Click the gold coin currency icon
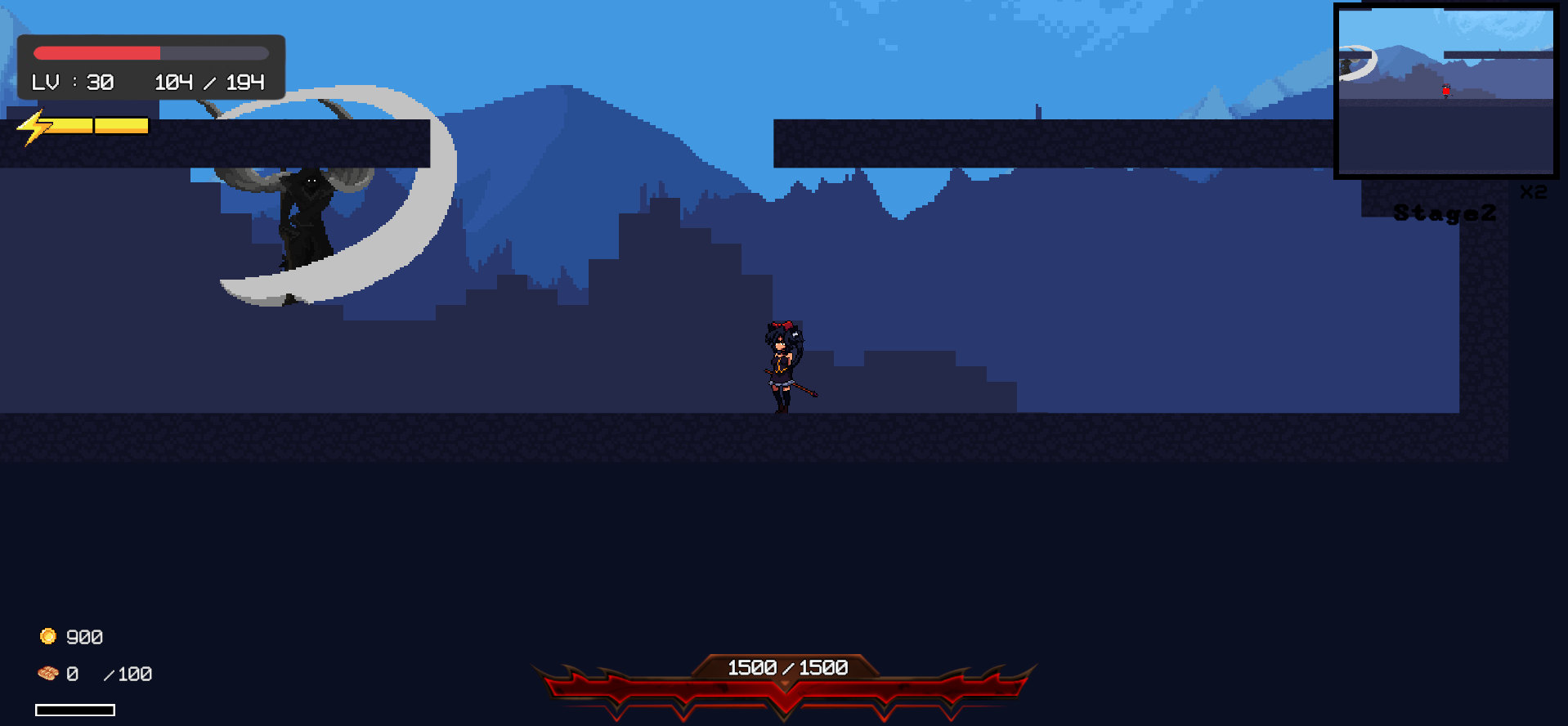This screenshot has width=1568, height=726. tap(48, 636)
